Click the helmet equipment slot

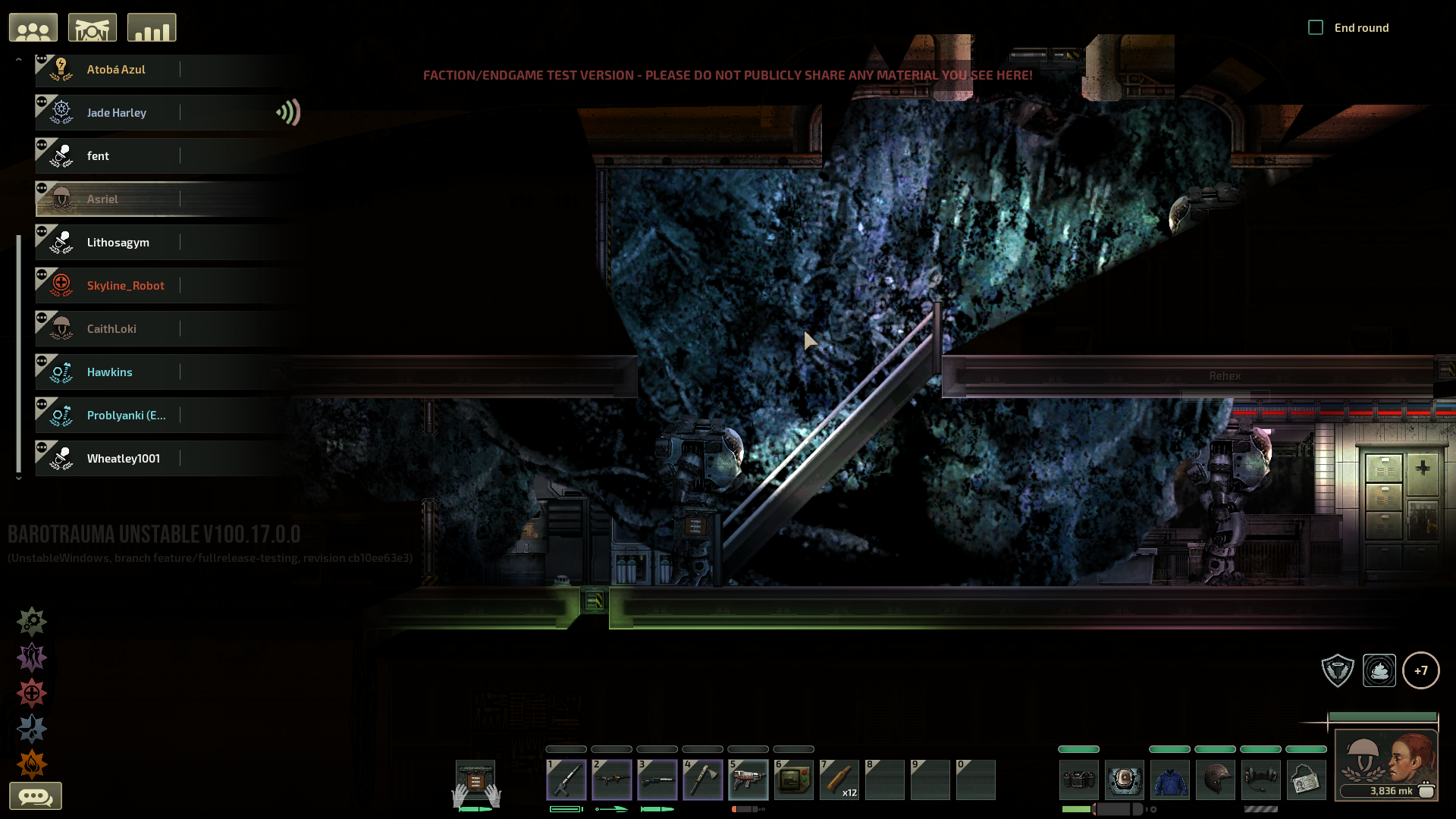(1216, 780)
